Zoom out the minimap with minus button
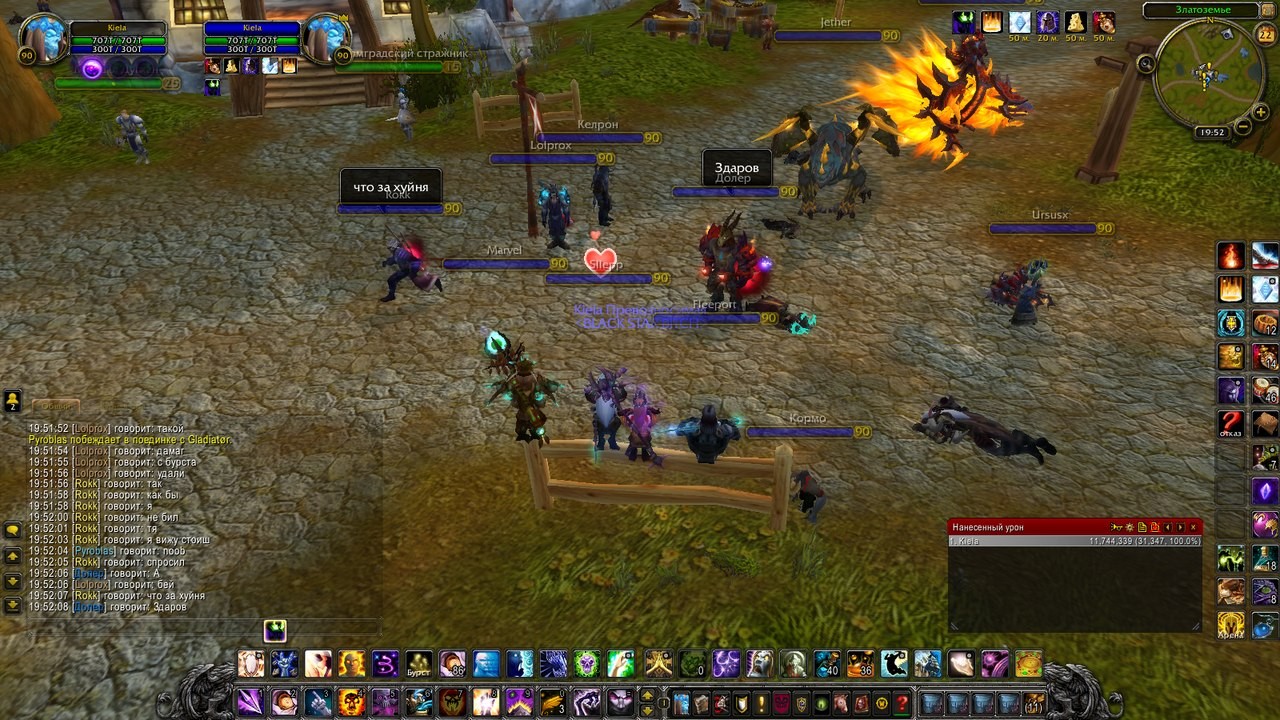 click(1242, 126)
